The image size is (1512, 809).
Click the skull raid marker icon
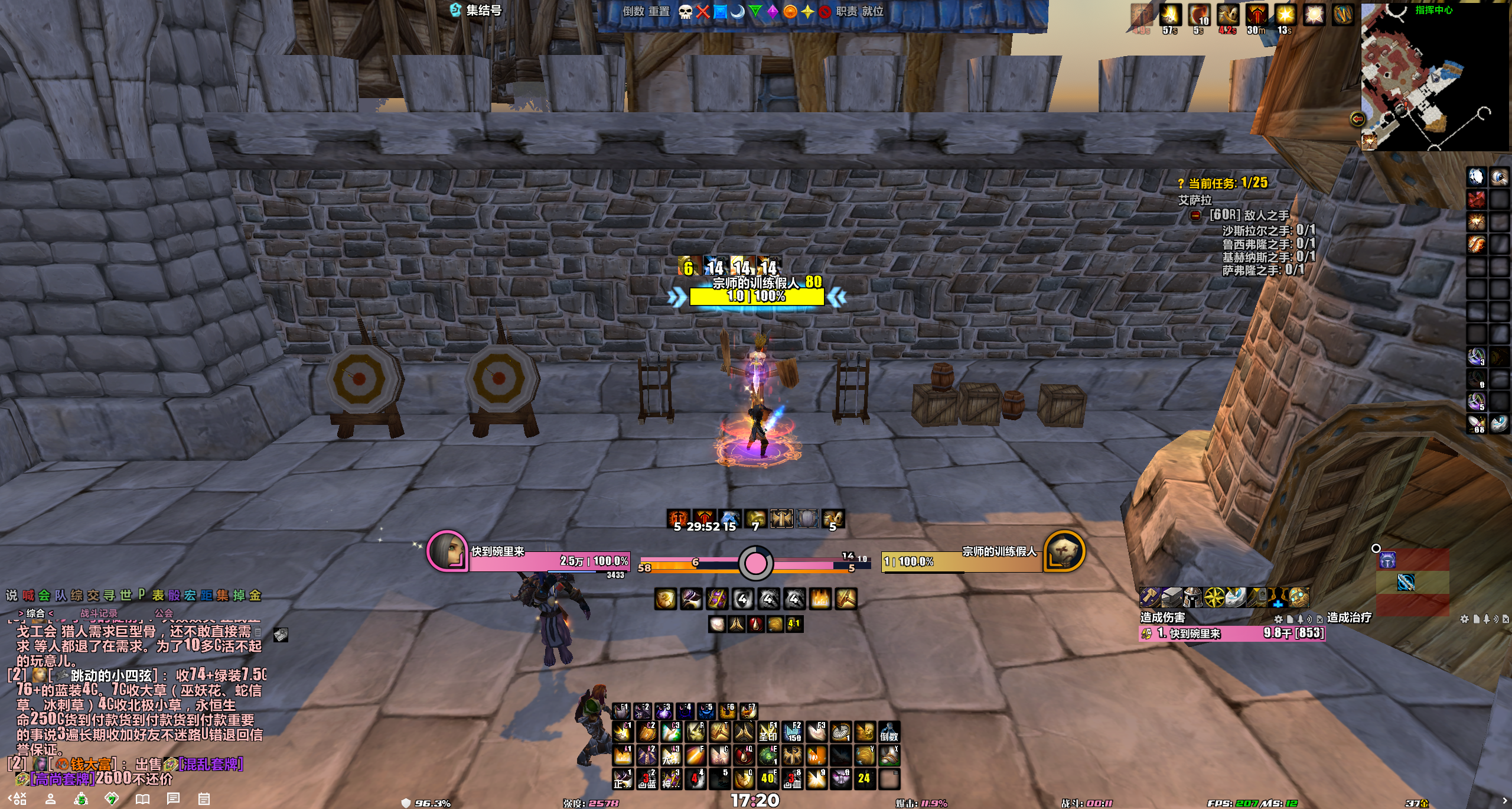(685, 12)
